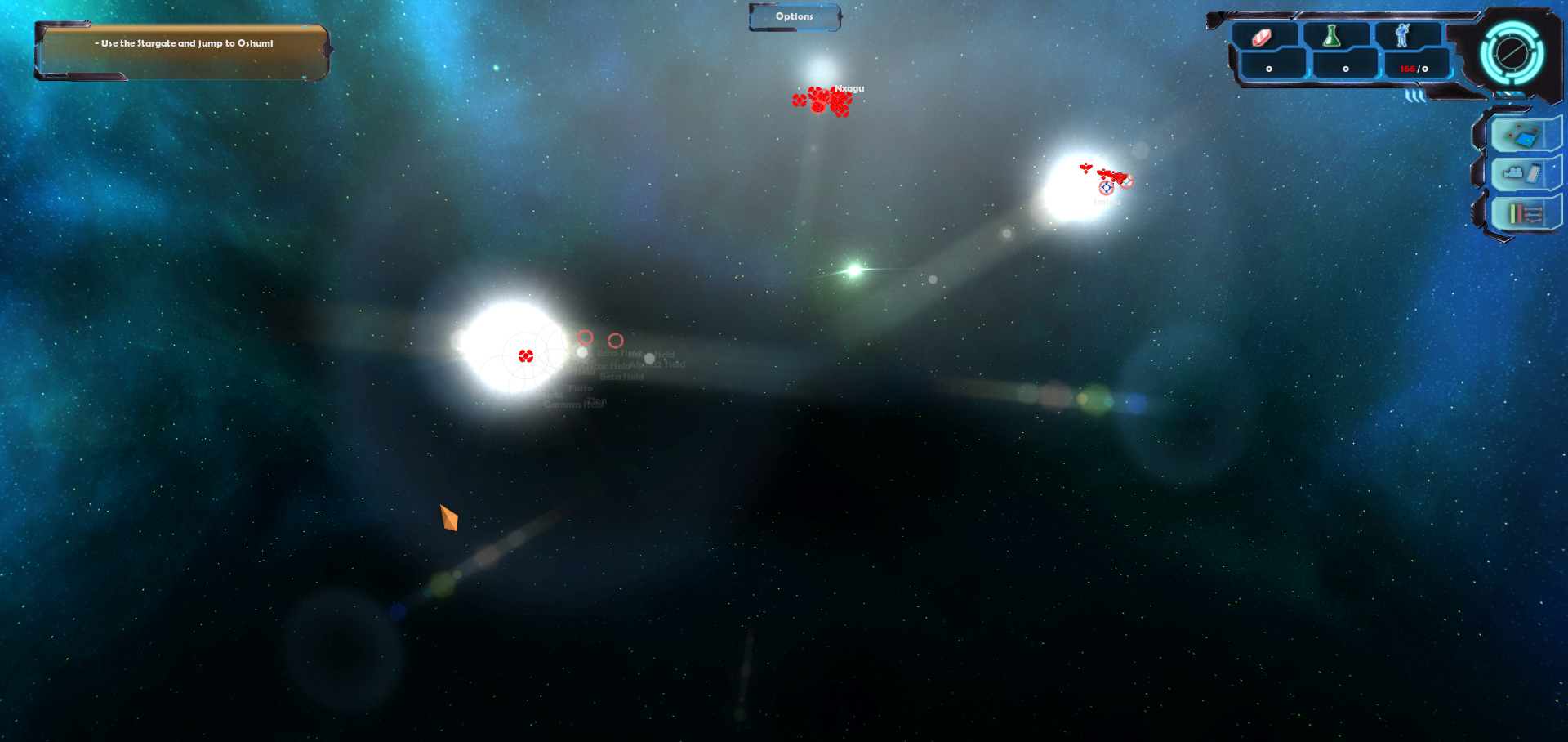
Task: Select the red crystal resource icon
Action: [1263, 37]
